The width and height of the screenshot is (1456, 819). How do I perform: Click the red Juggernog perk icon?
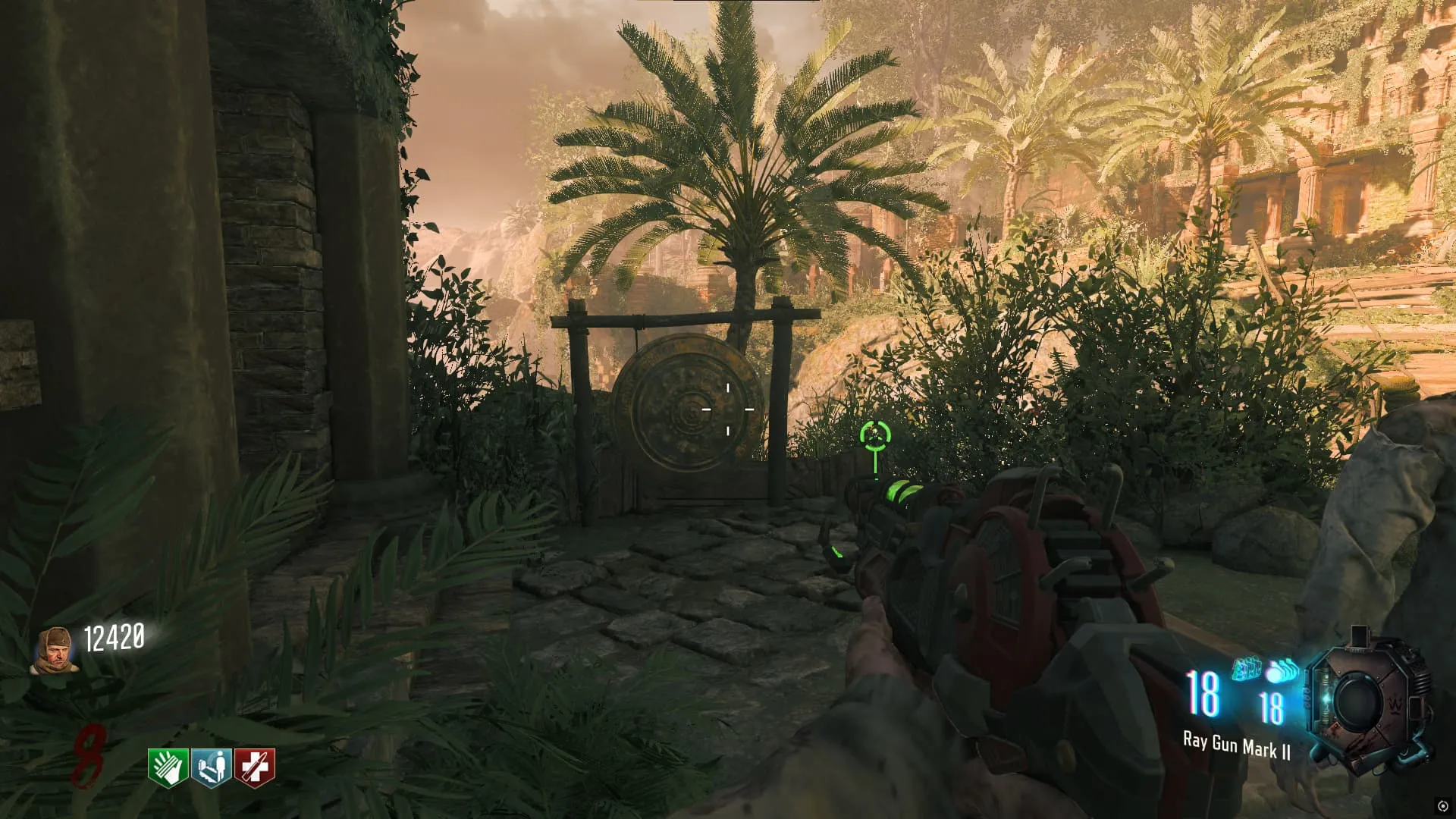255,767
